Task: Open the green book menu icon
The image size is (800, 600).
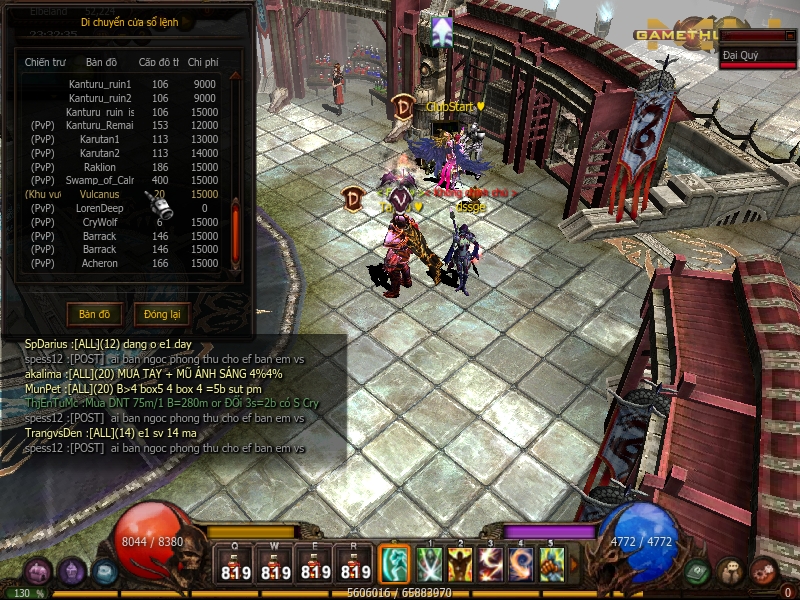Action: tap(699, 571)
